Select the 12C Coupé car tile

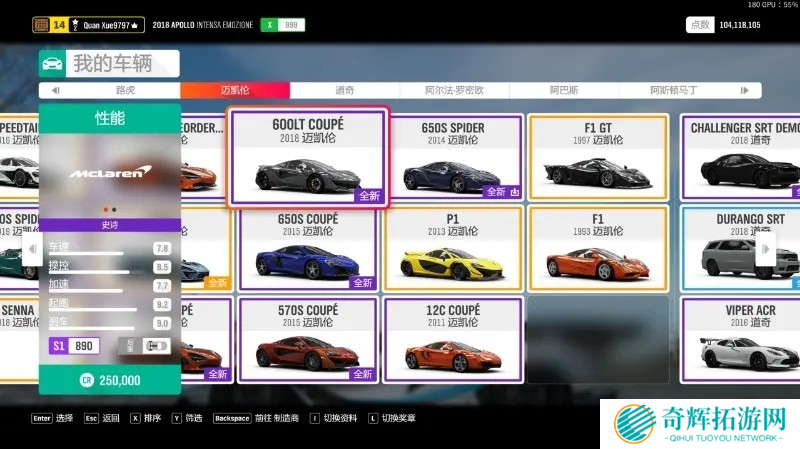453,340
